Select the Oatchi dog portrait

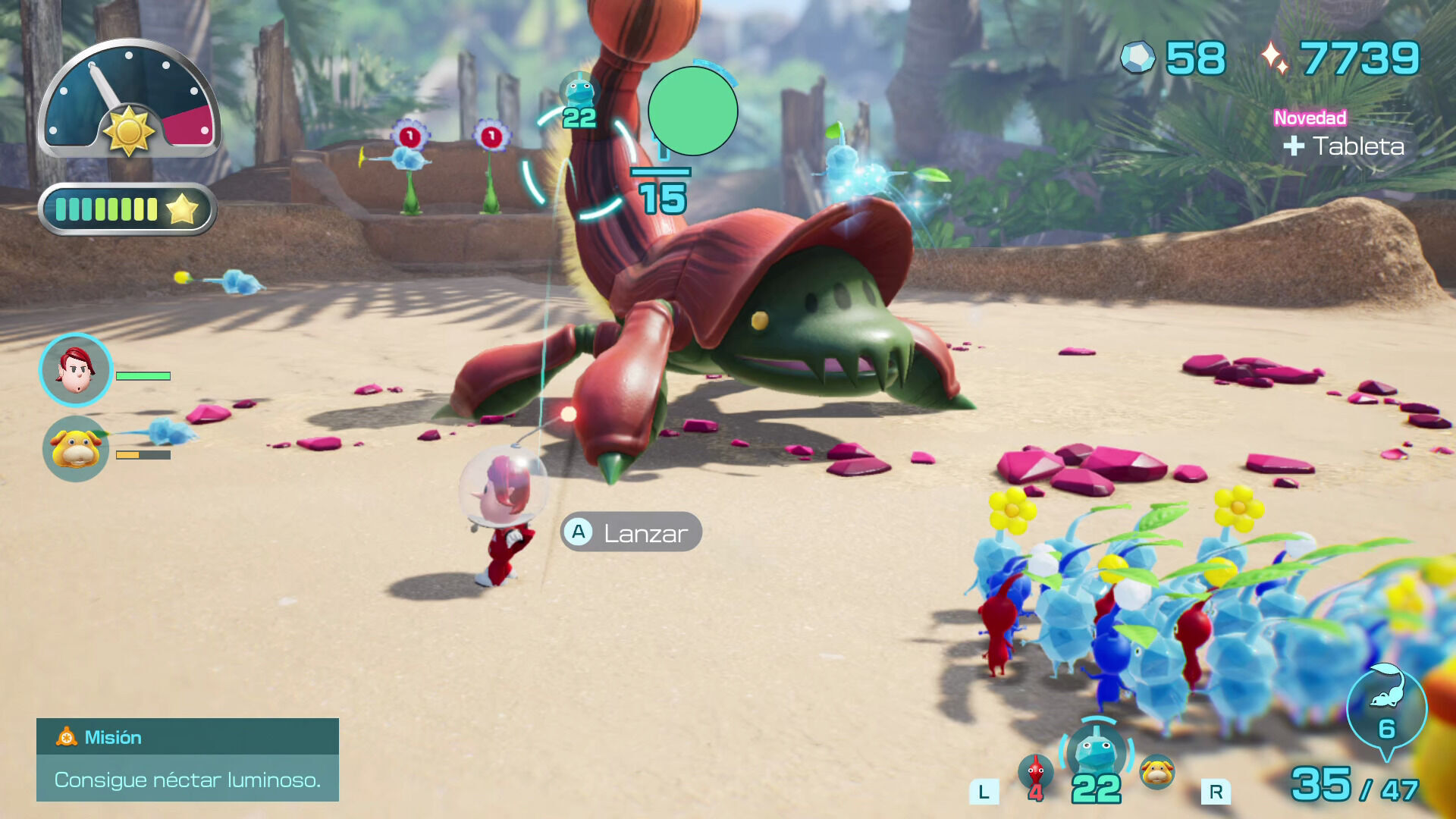tap(76, 449)
